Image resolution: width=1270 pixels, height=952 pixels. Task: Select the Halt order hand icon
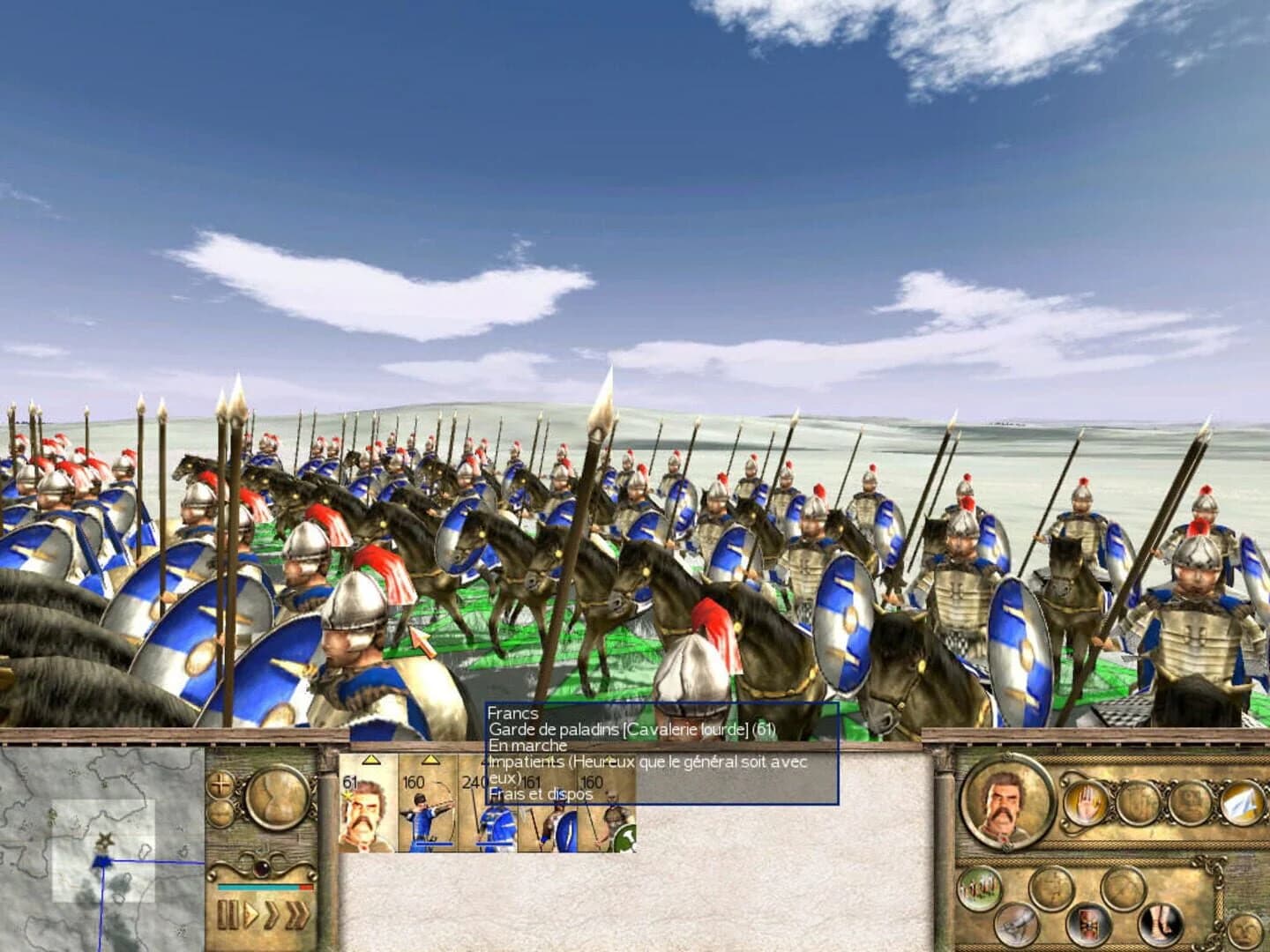(1087, 802)
